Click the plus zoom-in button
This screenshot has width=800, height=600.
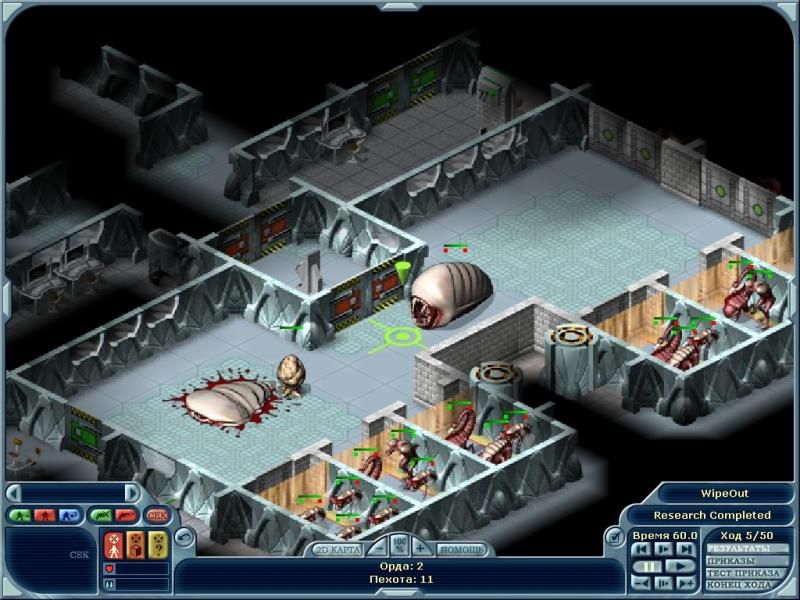click(421, 548)
